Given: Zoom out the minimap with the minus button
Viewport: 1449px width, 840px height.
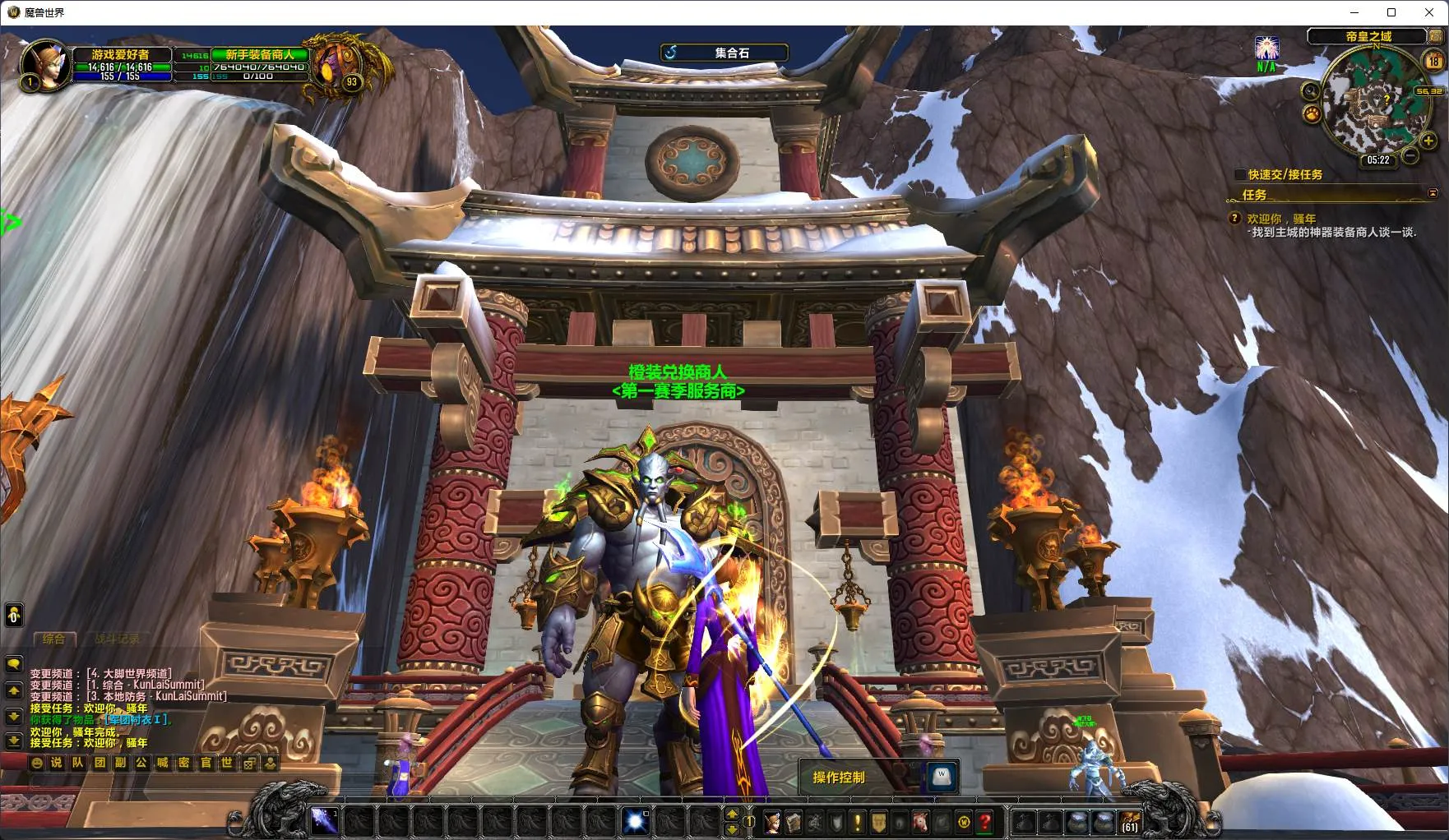Looking at the screenshot, I should (x=1410, y=155).
